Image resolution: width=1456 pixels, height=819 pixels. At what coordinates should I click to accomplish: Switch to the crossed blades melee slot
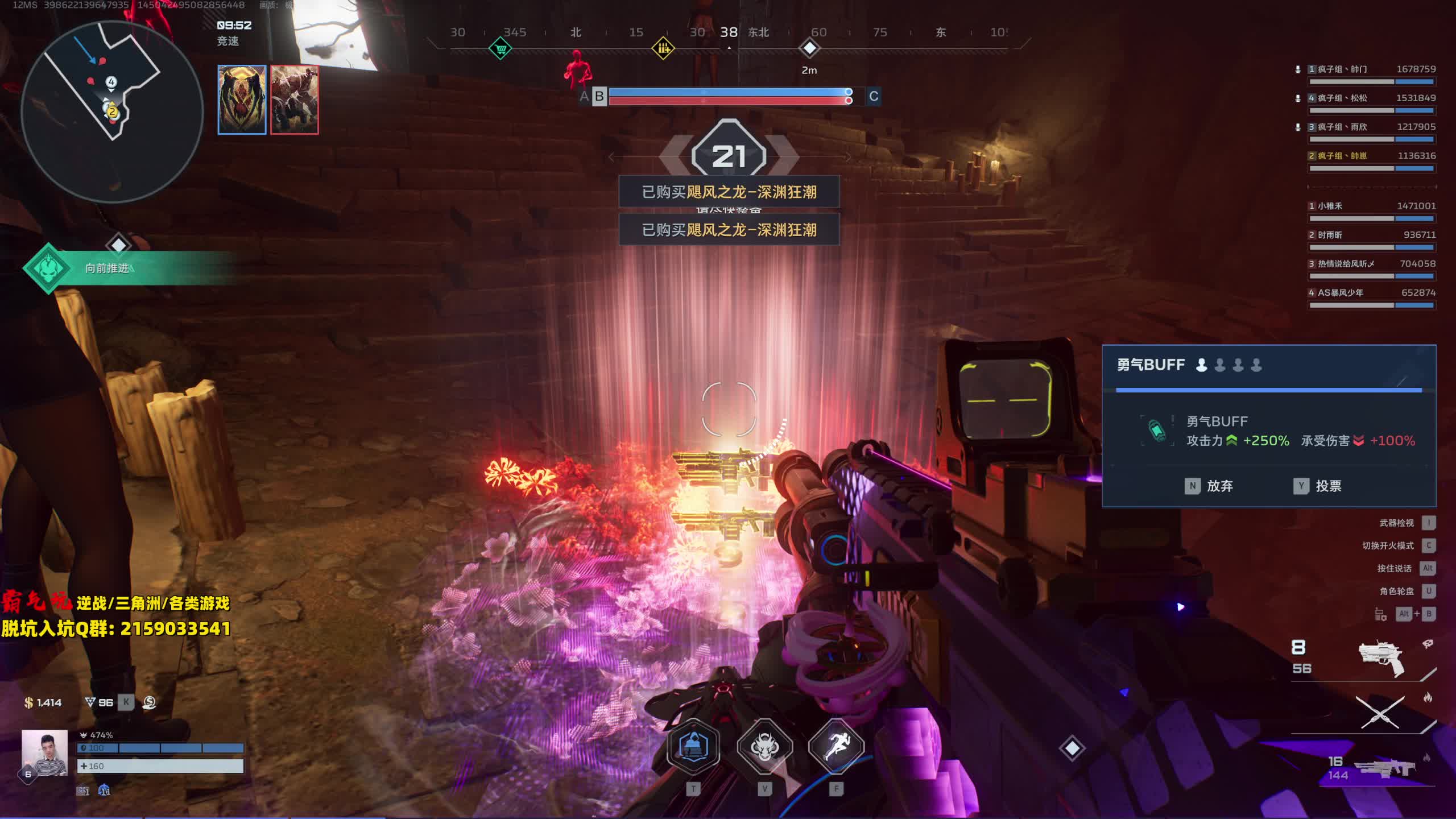click(1380, 712)
